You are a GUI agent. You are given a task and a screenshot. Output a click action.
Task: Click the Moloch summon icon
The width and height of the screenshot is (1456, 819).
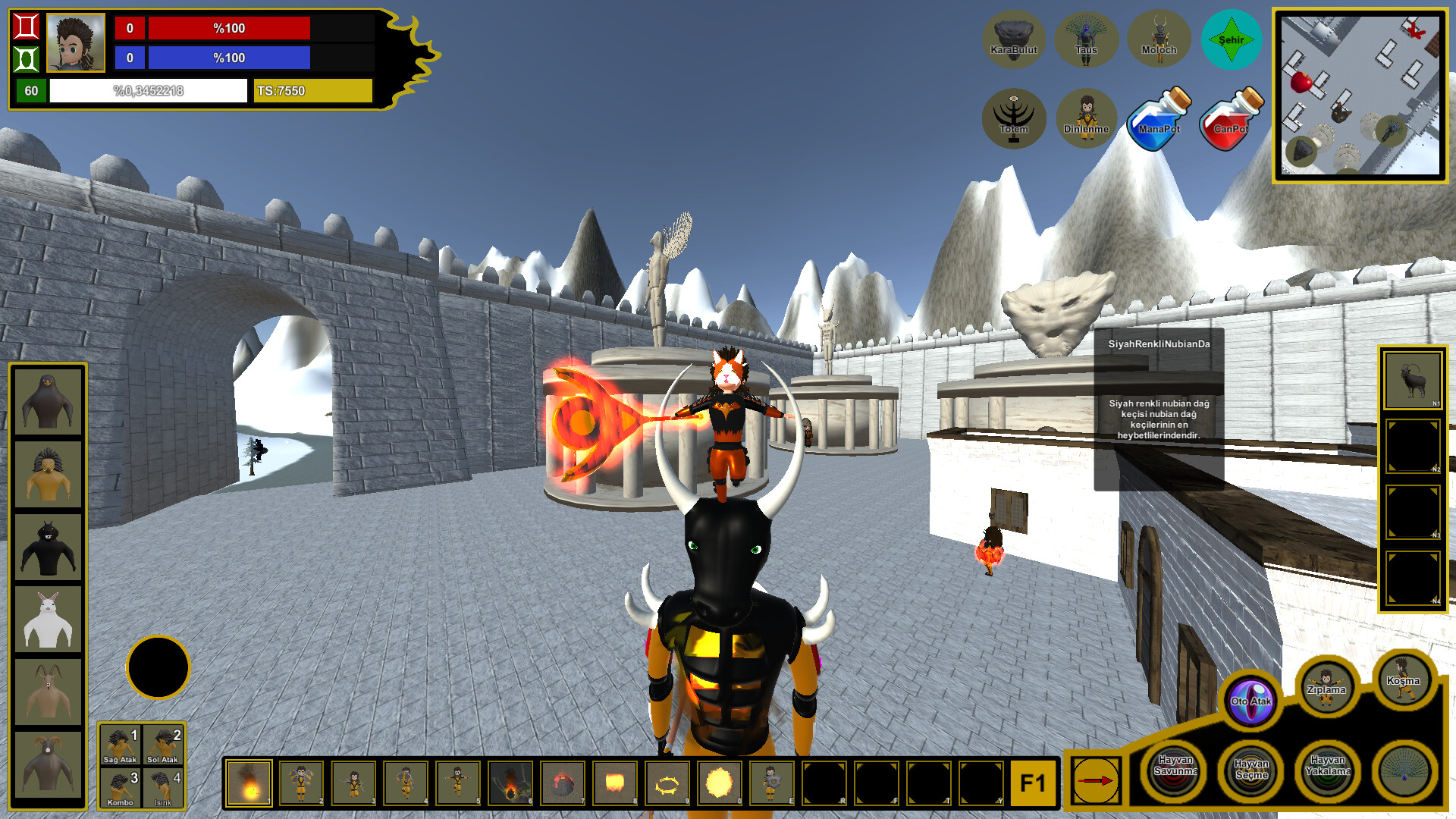1158,39
